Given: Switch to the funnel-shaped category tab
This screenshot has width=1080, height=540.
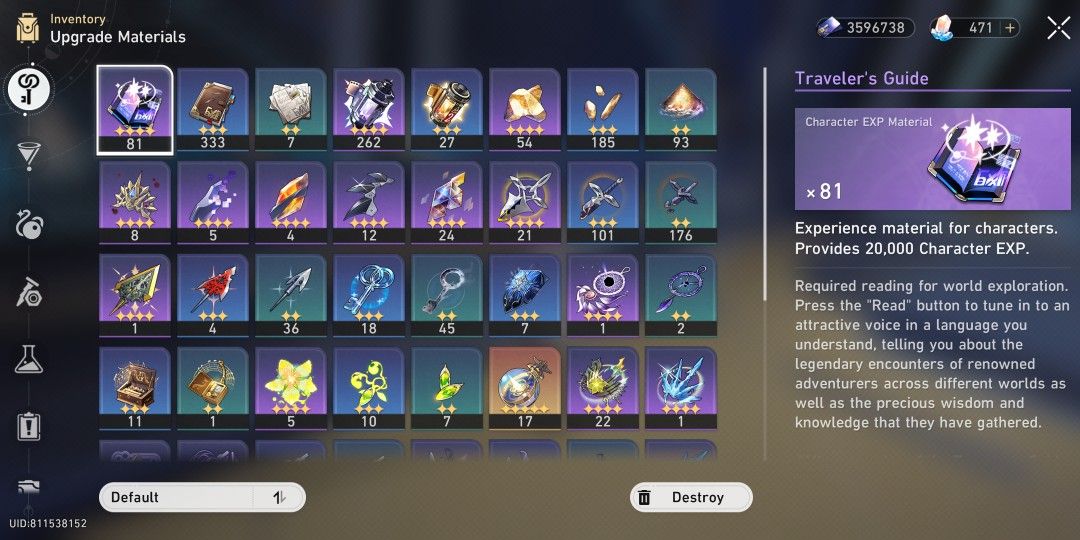Looking at the screenshot, I should [28, 156].
